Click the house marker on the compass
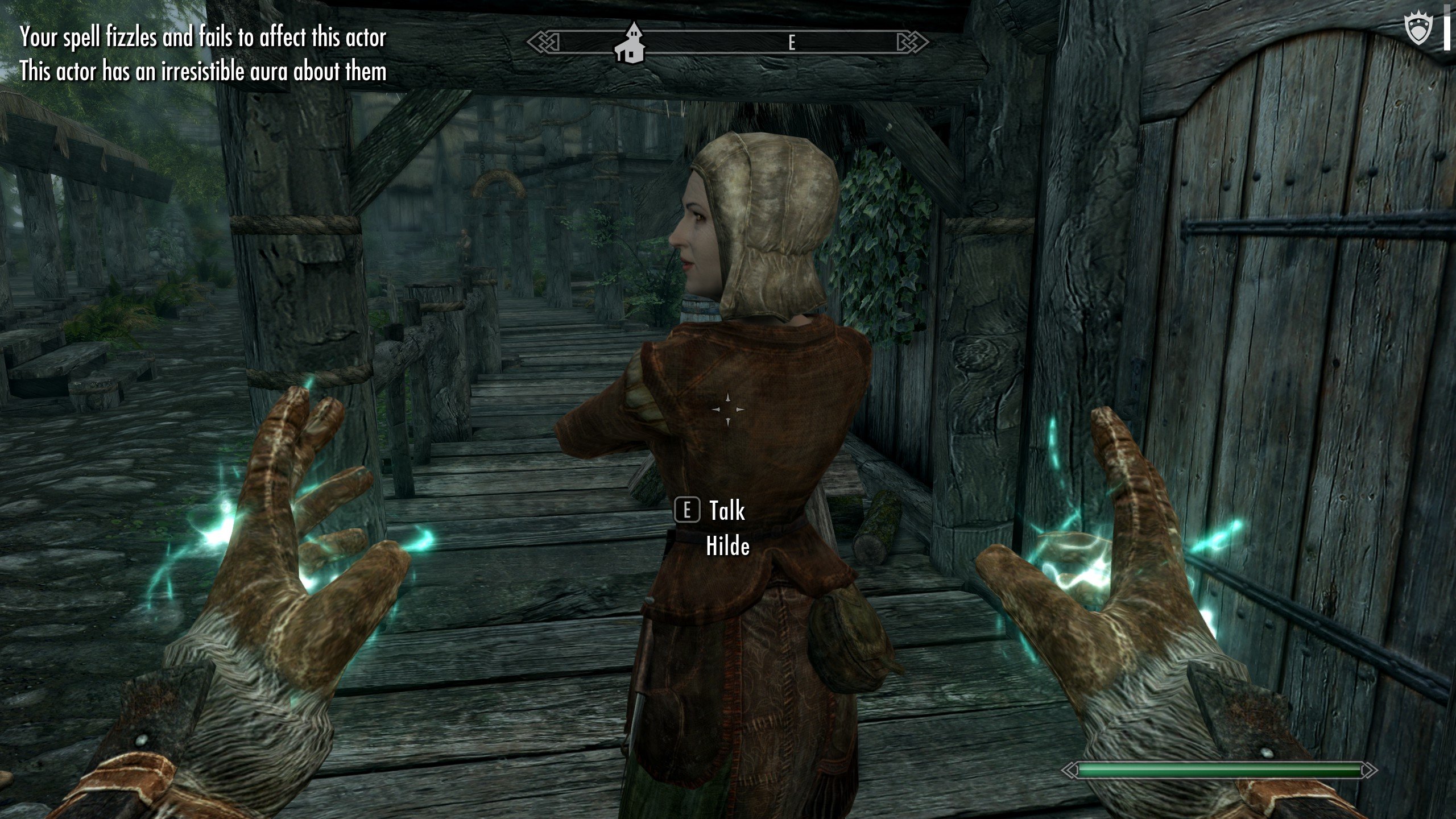The height and width of the screenshot is (819, 1456). point(631,44)
